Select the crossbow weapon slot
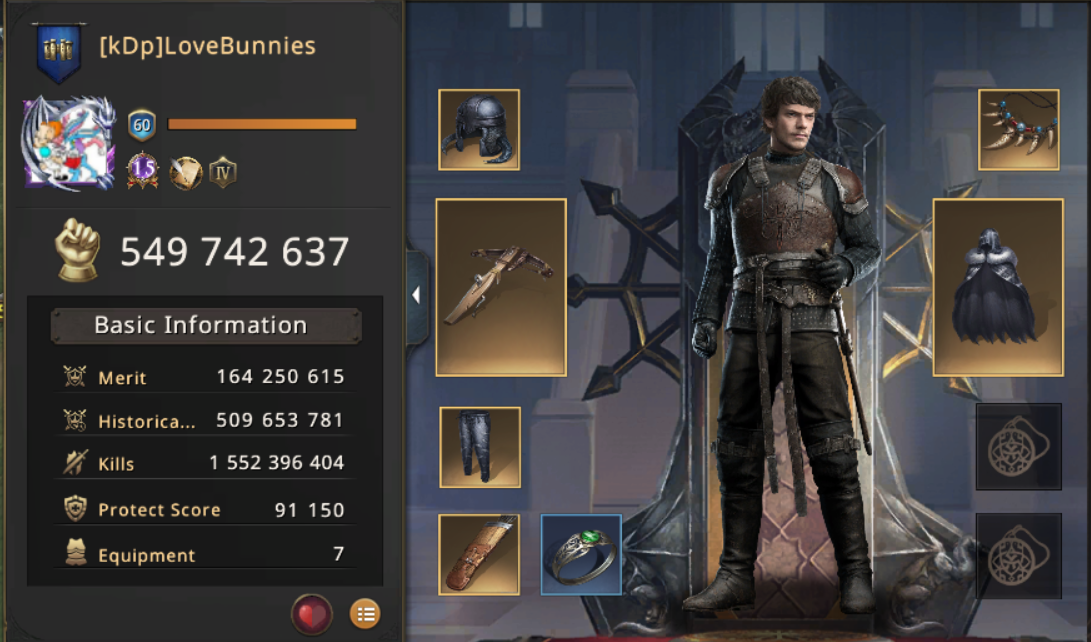 coord(501,287)
